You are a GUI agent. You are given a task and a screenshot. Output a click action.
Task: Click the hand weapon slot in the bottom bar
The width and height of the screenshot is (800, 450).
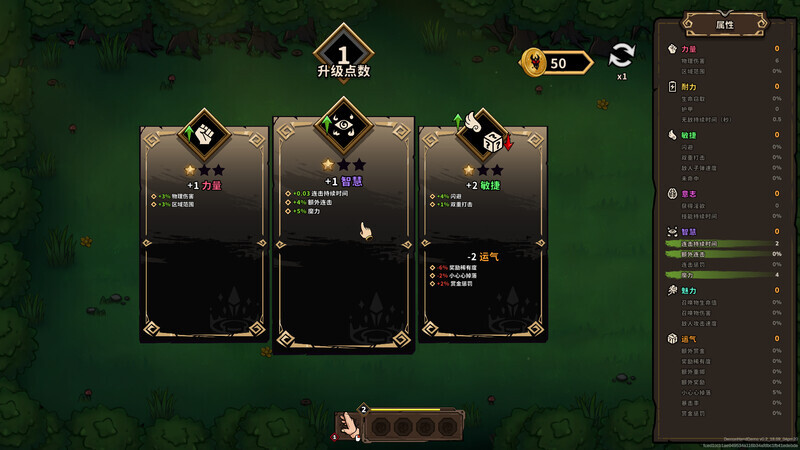350,424
